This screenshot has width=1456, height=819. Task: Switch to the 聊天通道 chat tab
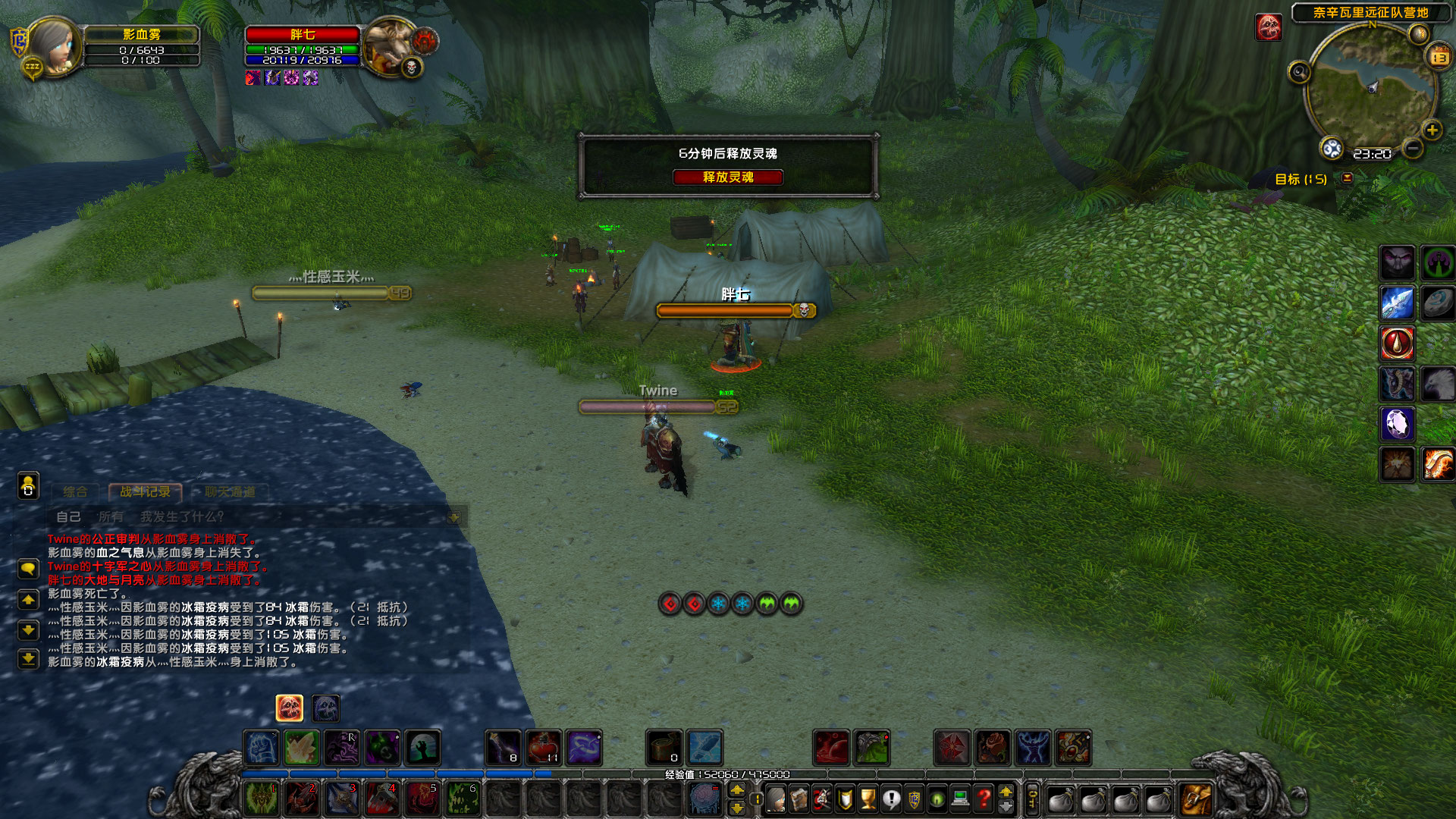231,491
